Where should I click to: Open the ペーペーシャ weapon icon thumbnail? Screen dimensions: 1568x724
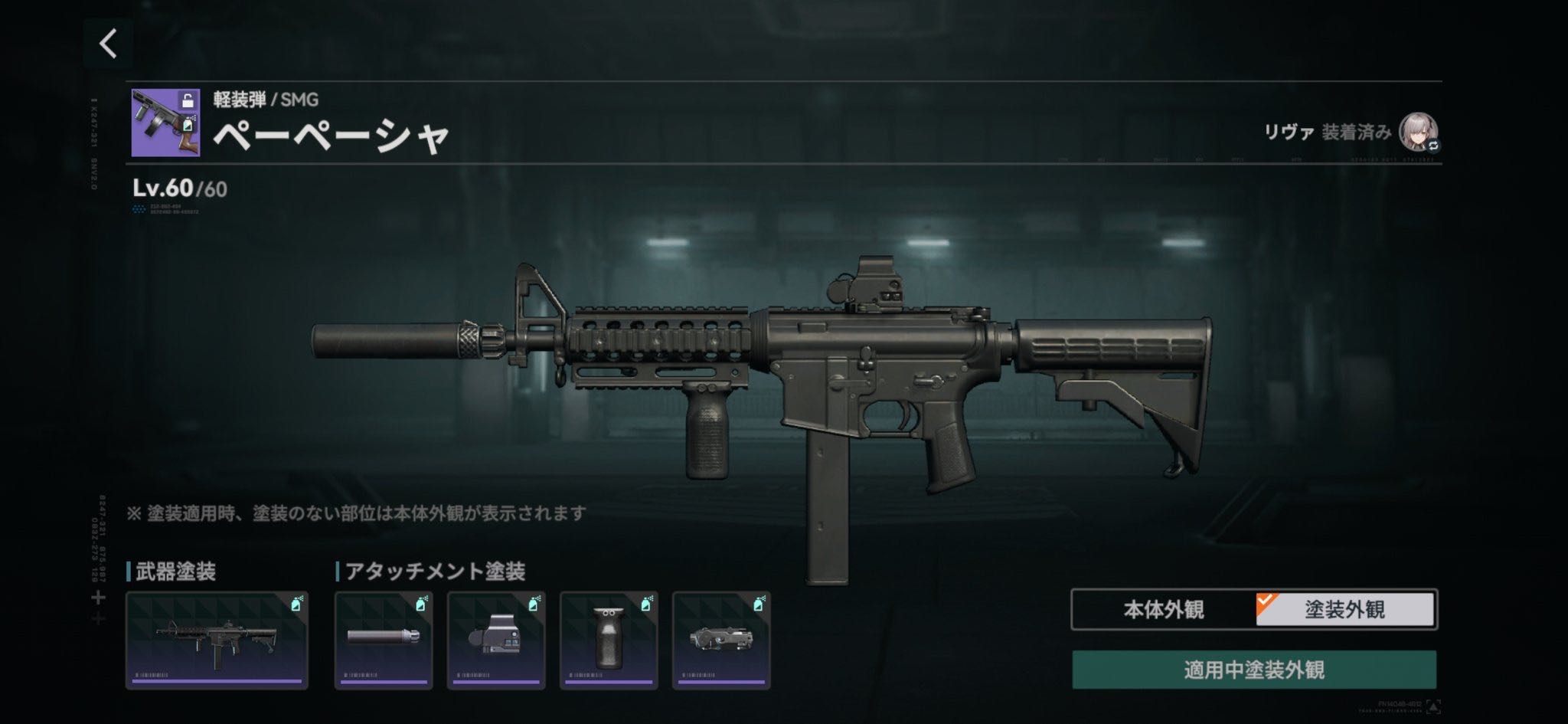coord(165,123)
